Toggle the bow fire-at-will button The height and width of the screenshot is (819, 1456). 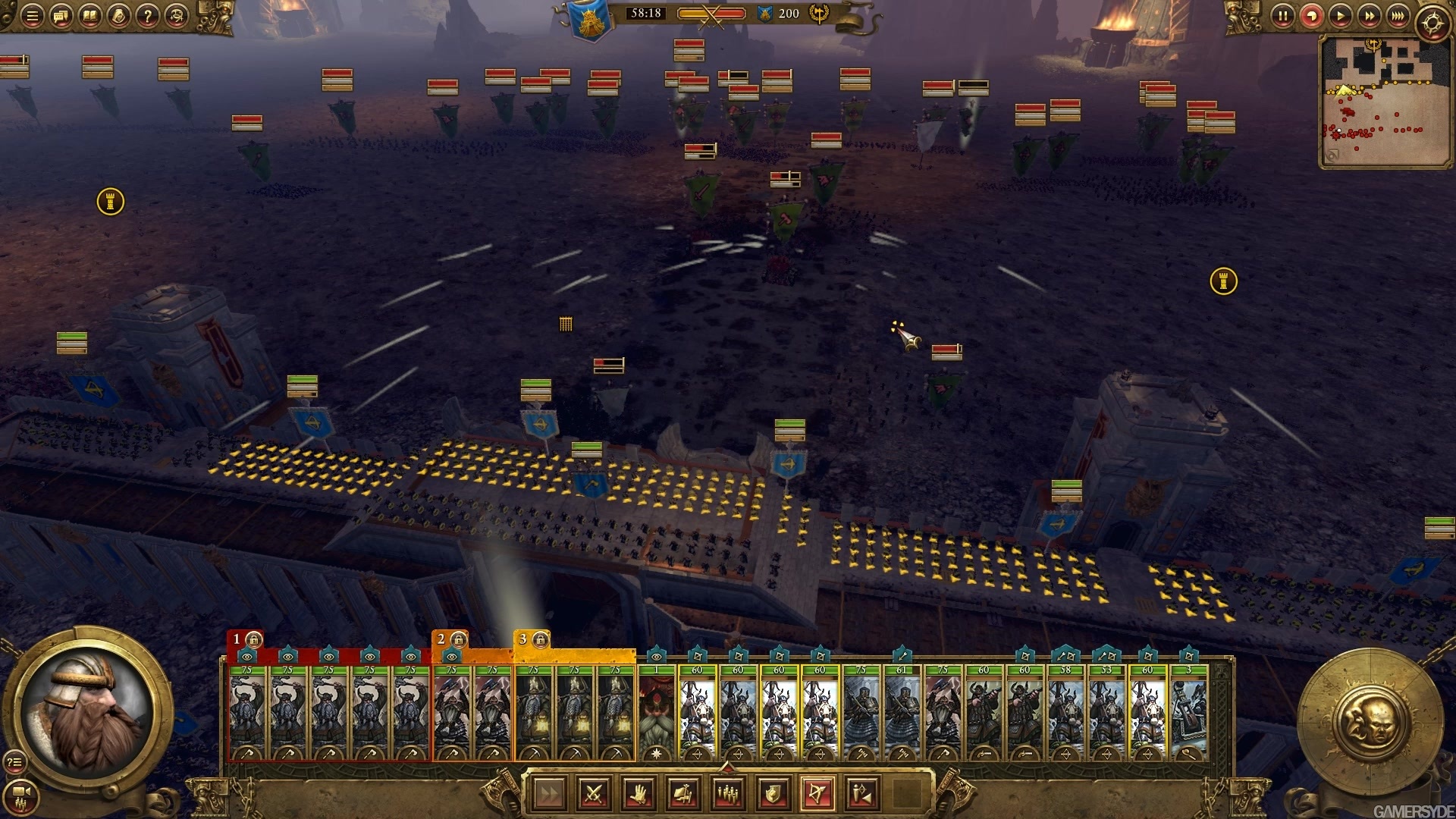[818, 794]
